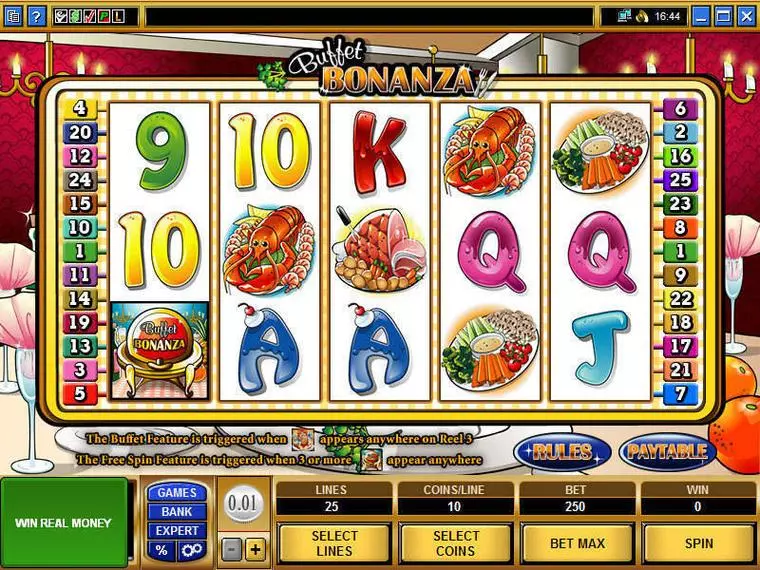Select payline 4 marker

(80, 109)
